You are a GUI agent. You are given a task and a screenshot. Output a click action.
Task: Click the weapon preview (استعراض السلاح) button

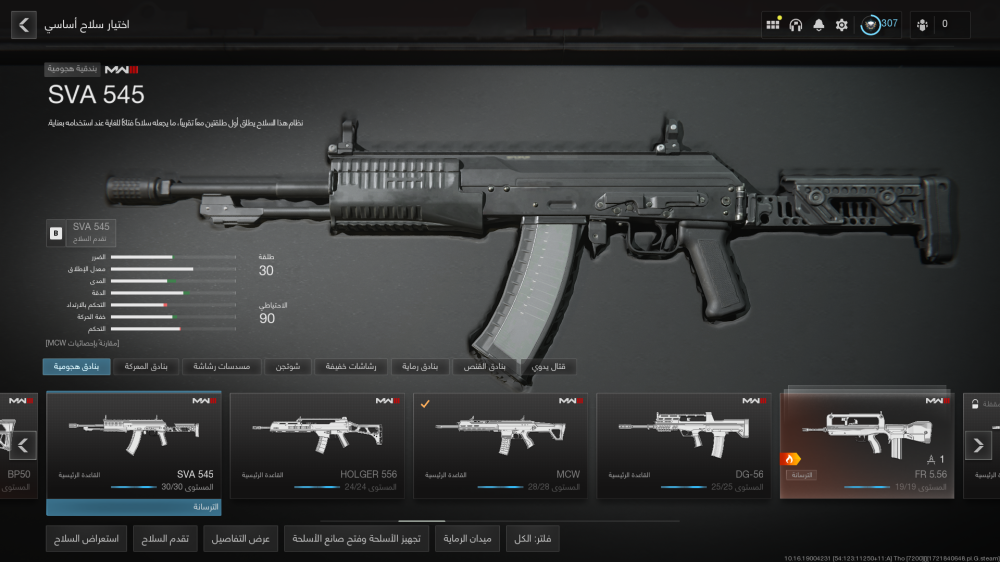click(x=87, y=539)
